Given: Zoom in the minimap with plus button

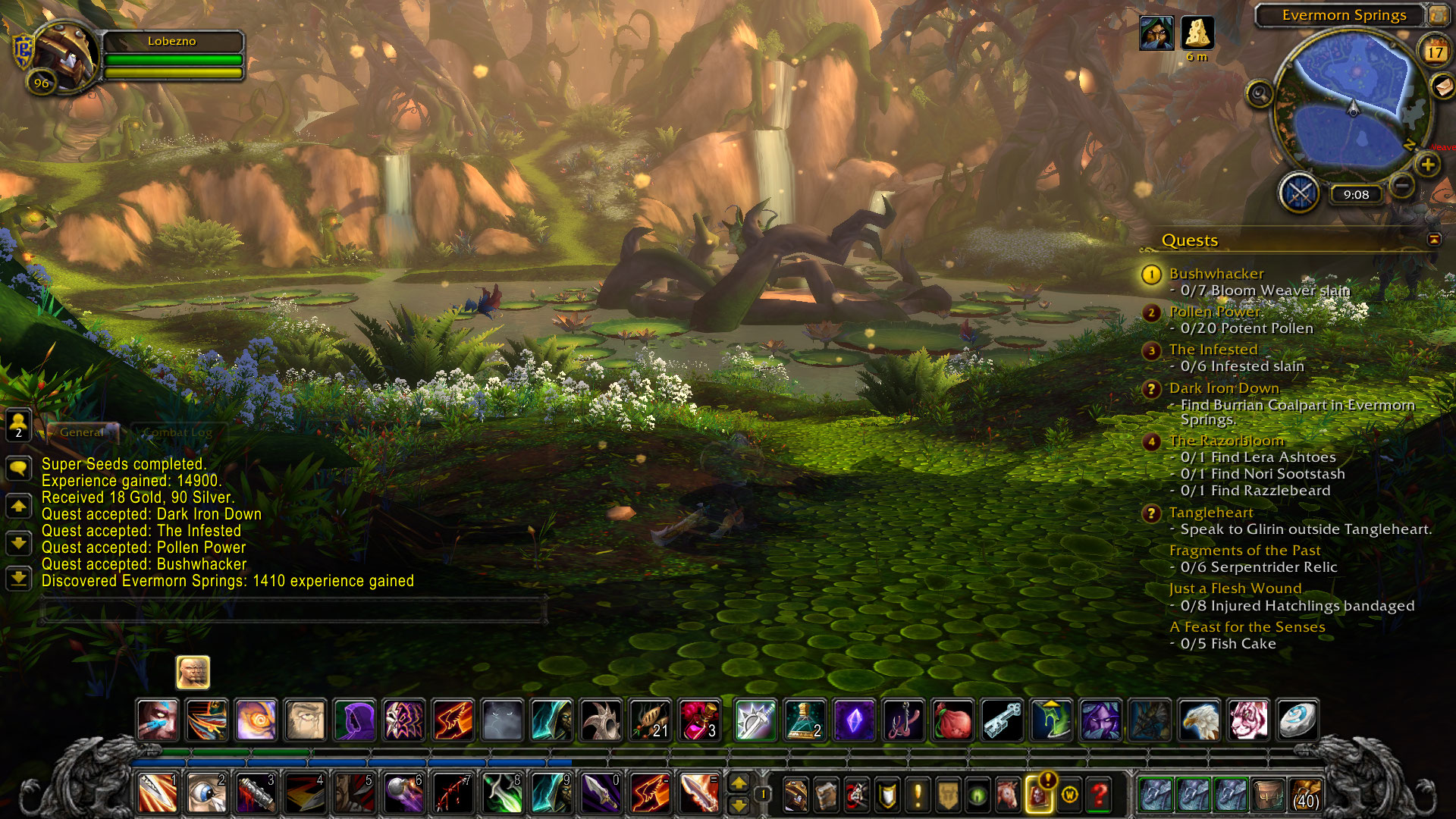Looking at the screenshot, I should [1427, 165].
